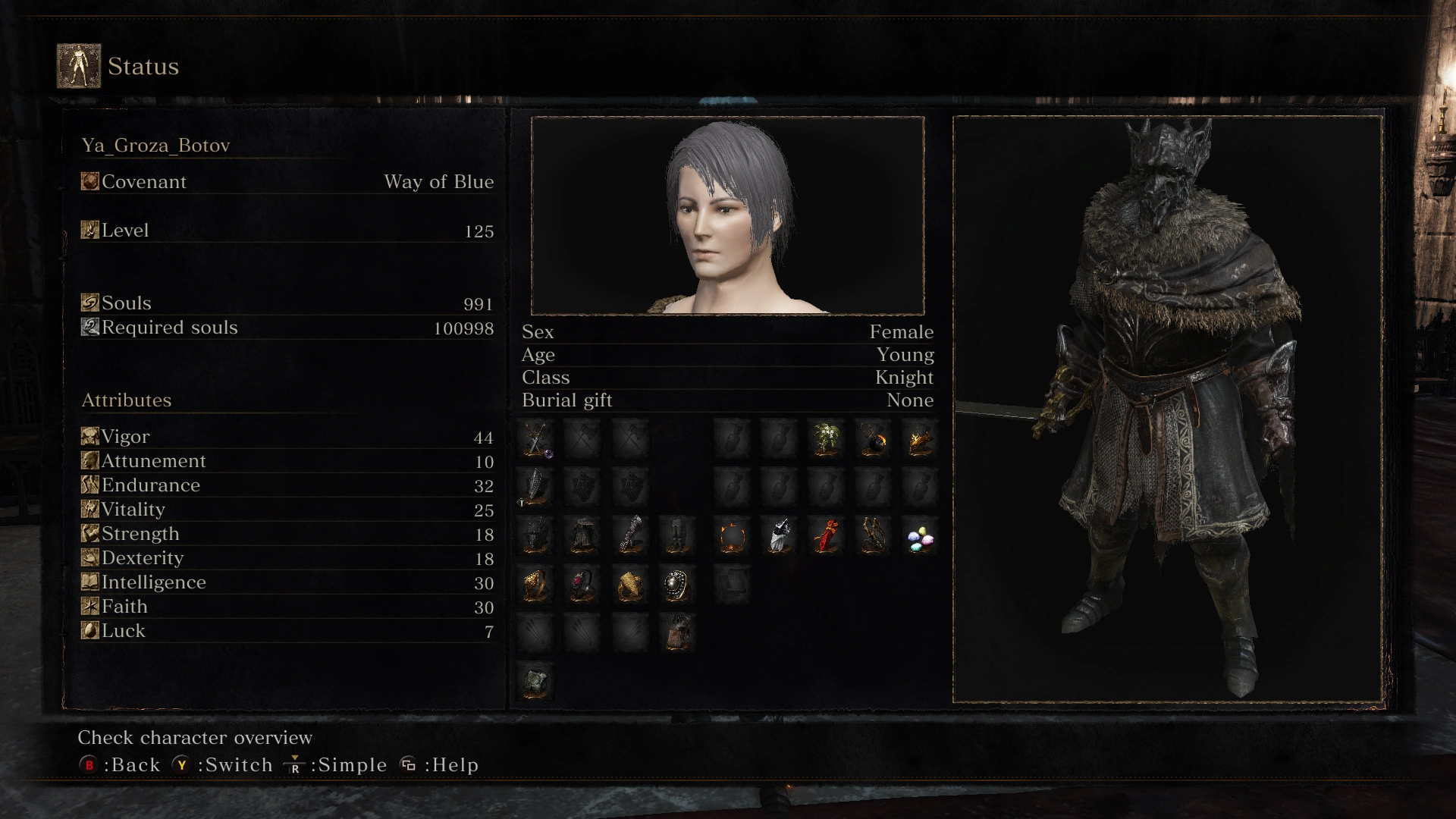The height and width of the screenshot is (819, 1456).
Task: Click the character face portrait
Action: (x=727, y=215)
